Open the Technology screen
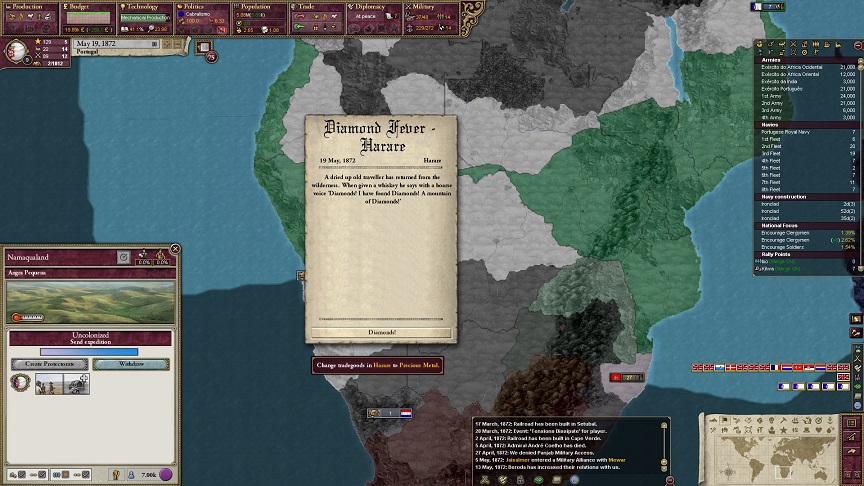 (x=146, y=6)
